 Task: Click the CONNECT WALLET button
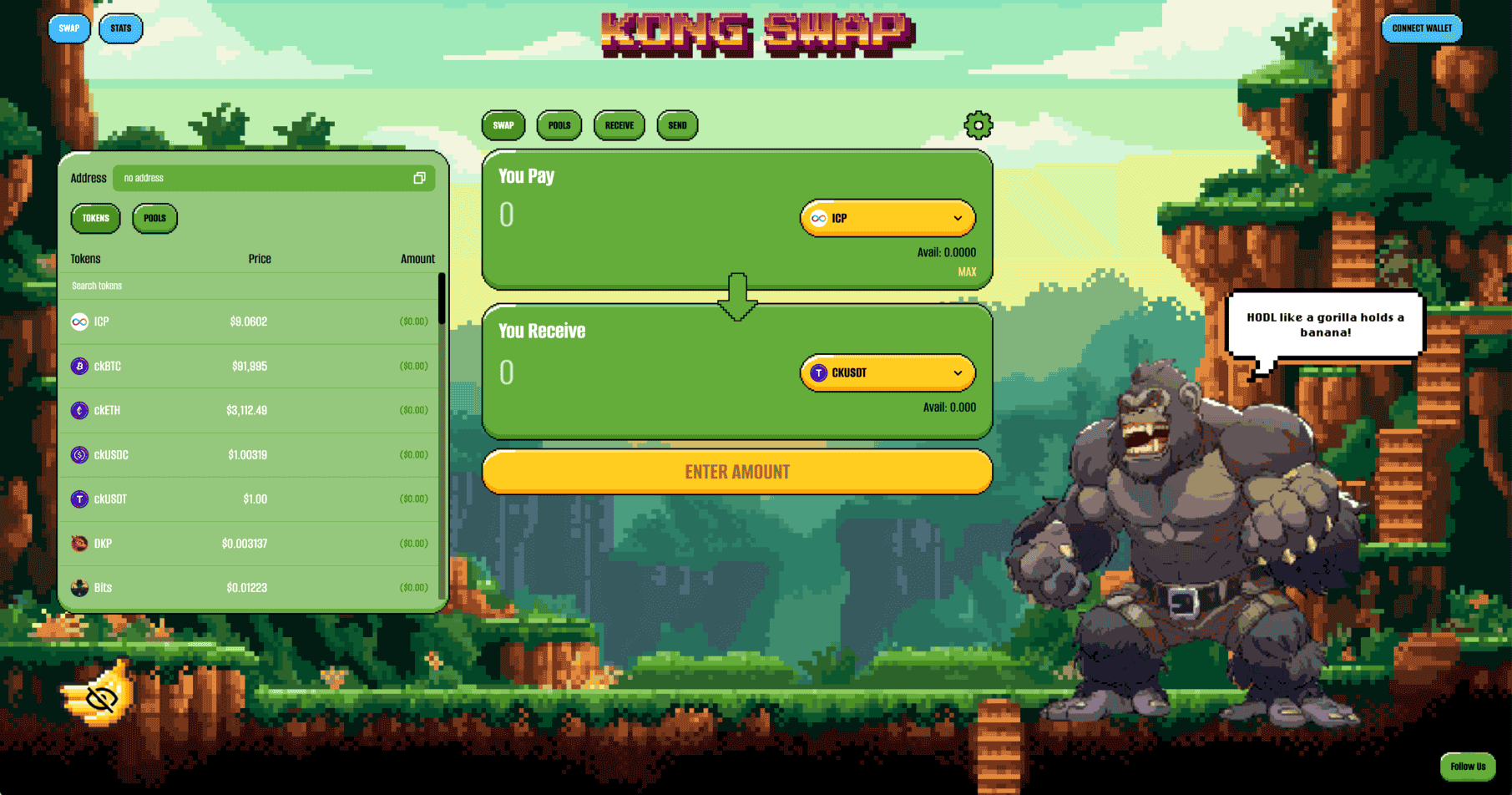tap(1421, 28)
